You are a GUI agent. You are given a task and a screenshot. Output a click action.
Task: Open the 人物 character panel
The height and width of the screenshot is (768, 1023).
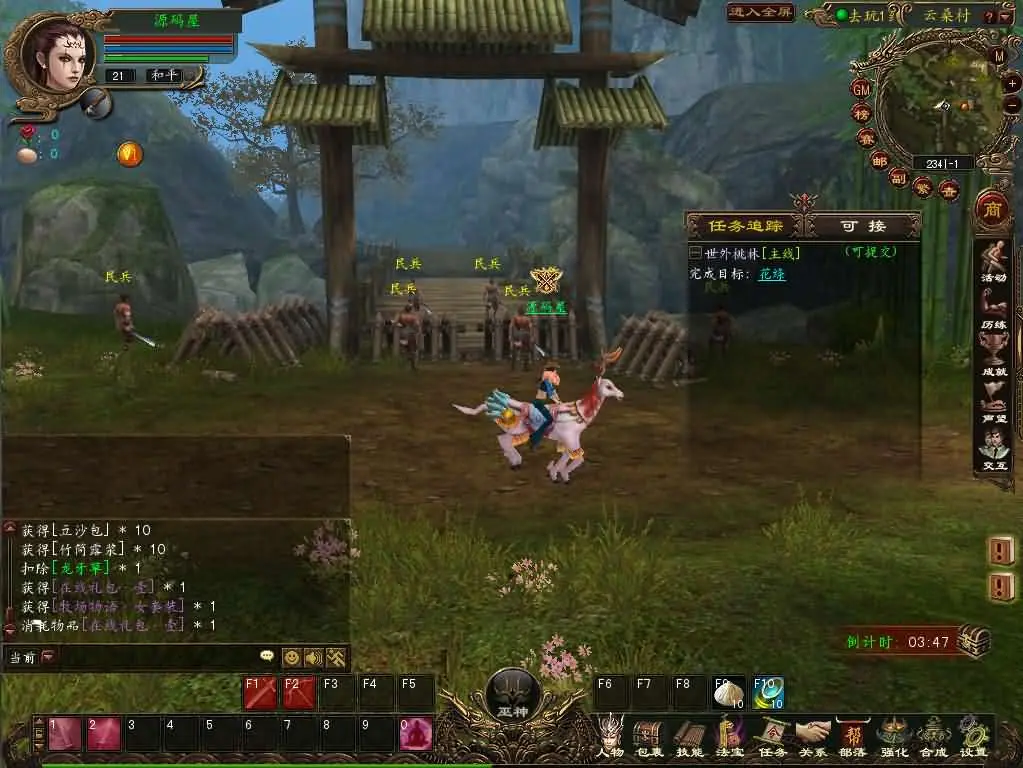tap(610, 735)
